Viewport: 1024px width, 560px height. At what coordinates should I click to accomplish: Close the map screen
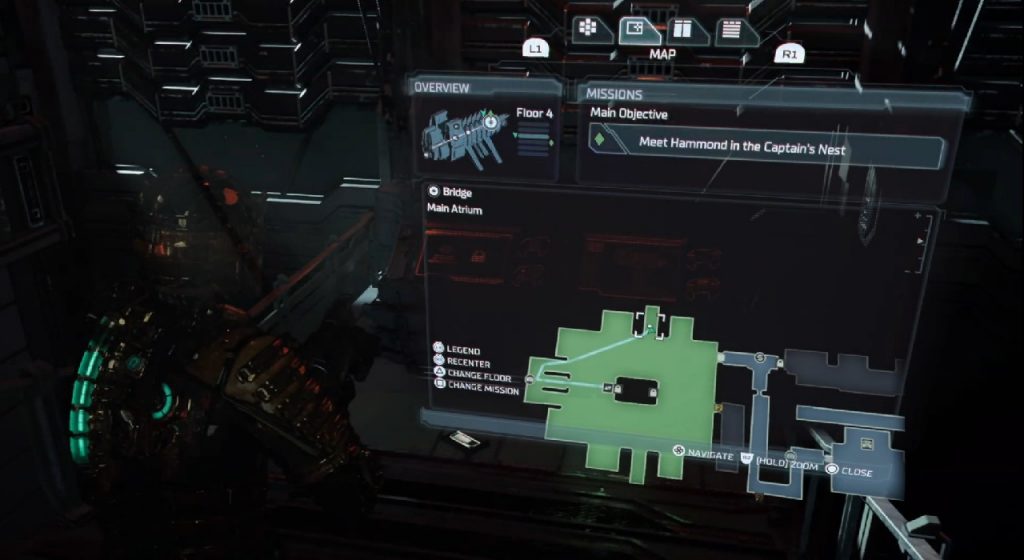[852, 472]
